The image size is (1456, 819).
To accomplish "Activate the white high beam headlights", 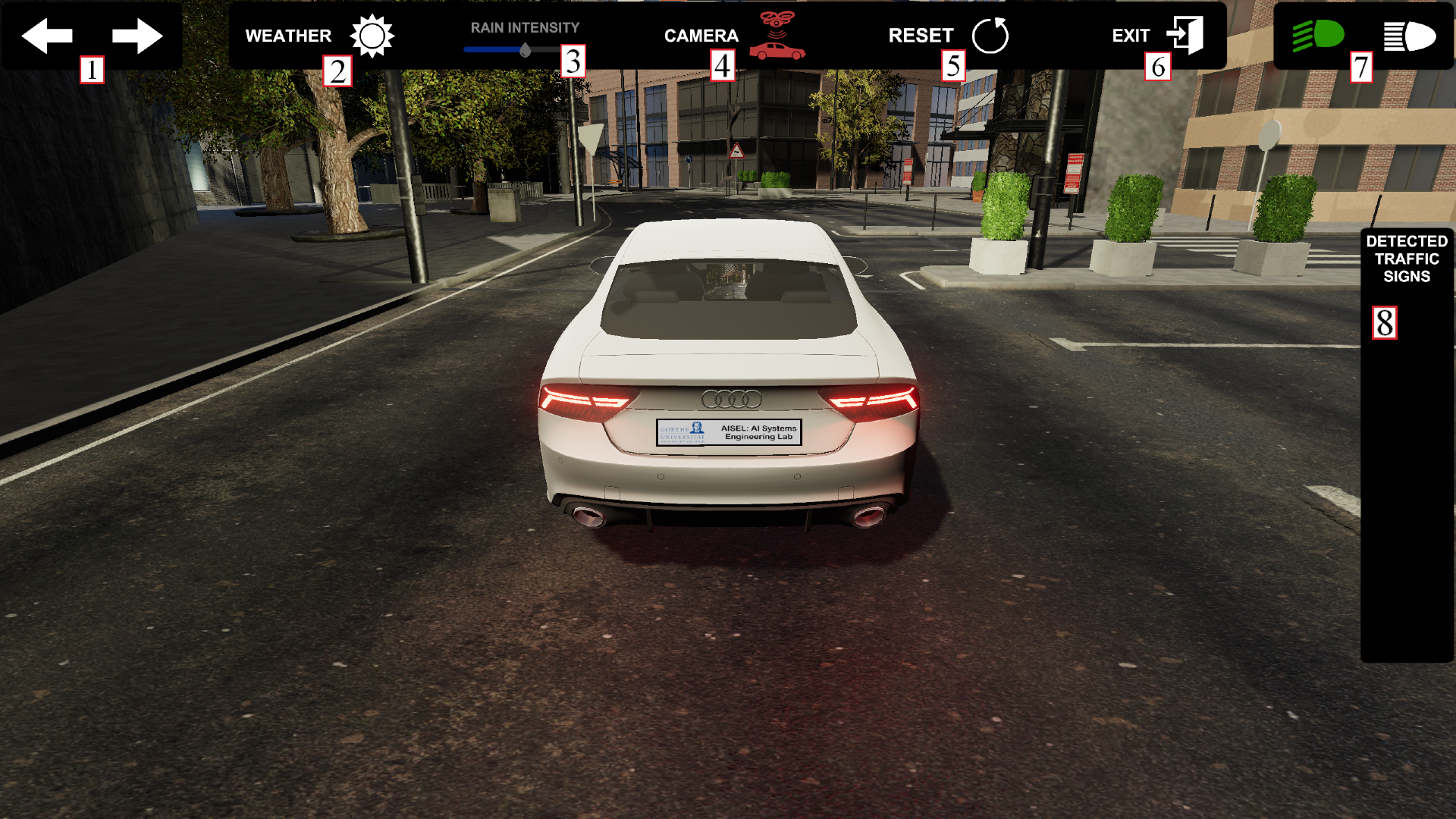I will click(x=1410, y=36).
